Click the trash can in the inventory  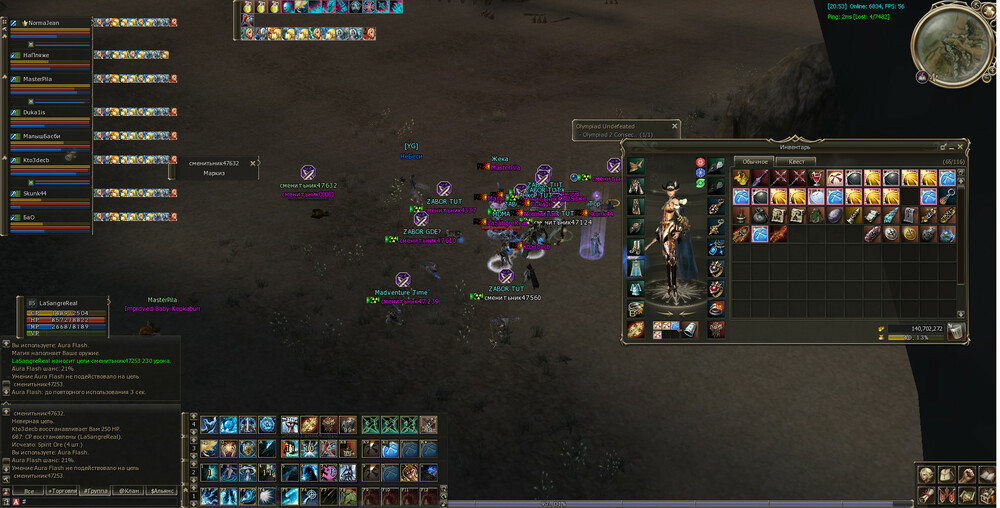click(956, 330)
